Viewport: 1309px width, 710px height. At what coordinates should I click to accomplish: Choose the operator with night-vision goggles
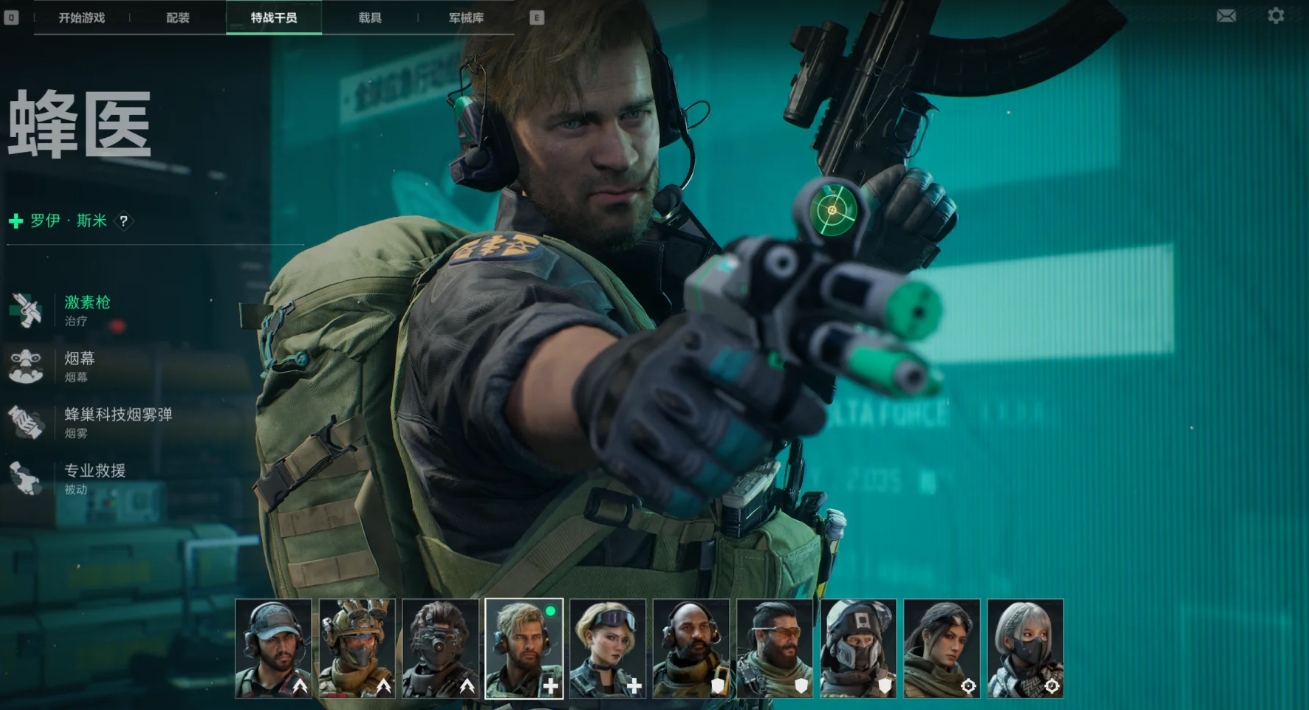(441, 648)
